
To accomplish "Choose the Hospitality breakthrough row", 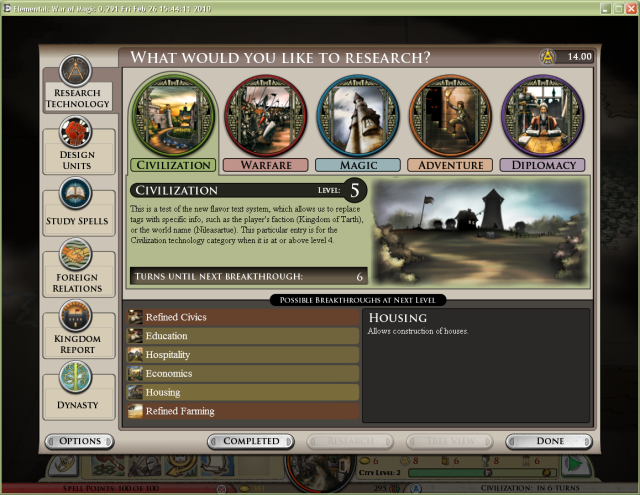I will (x=243, y=355).
